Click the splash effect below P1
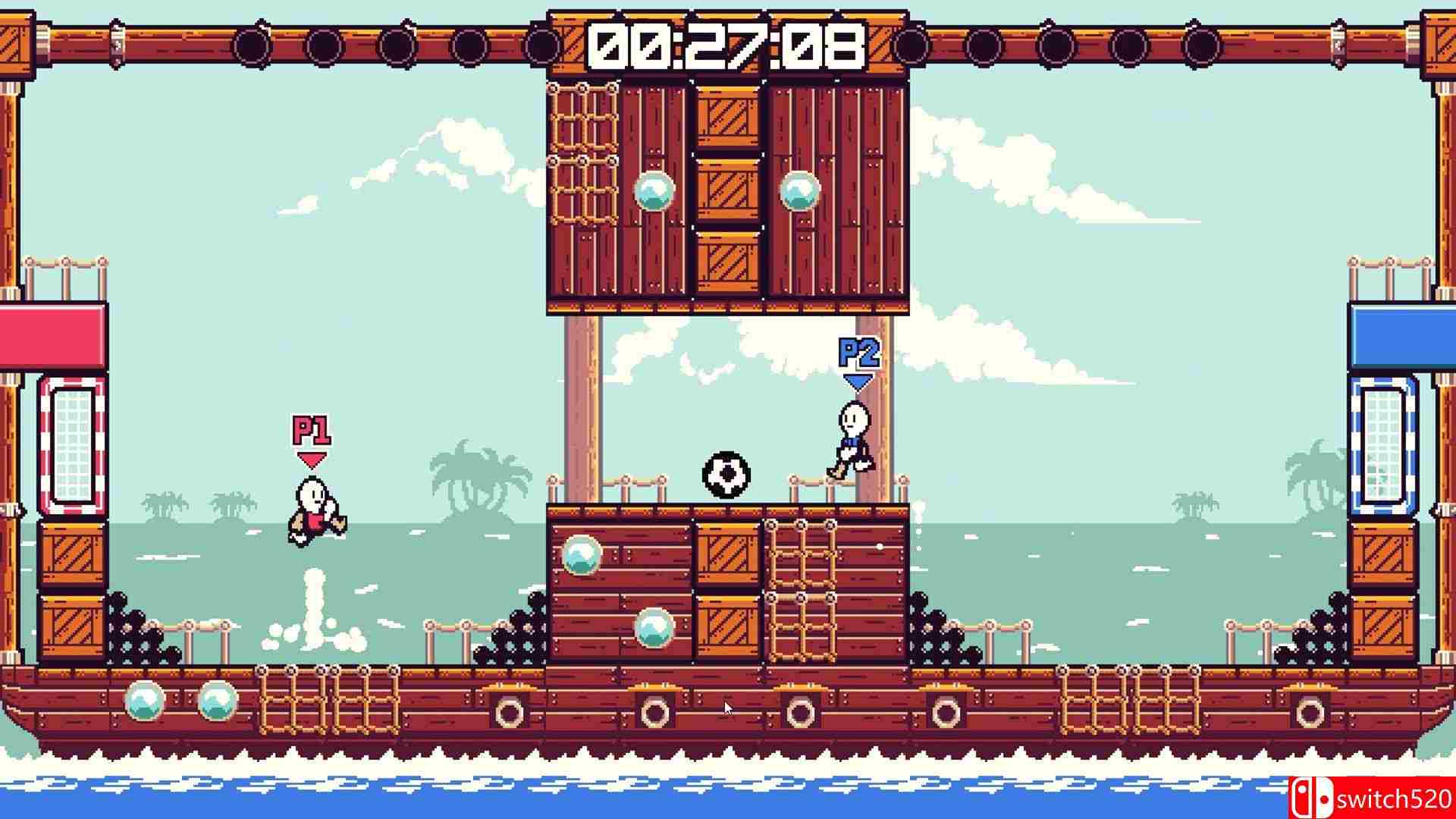The image size is (1456, 819). coord(312,614)
